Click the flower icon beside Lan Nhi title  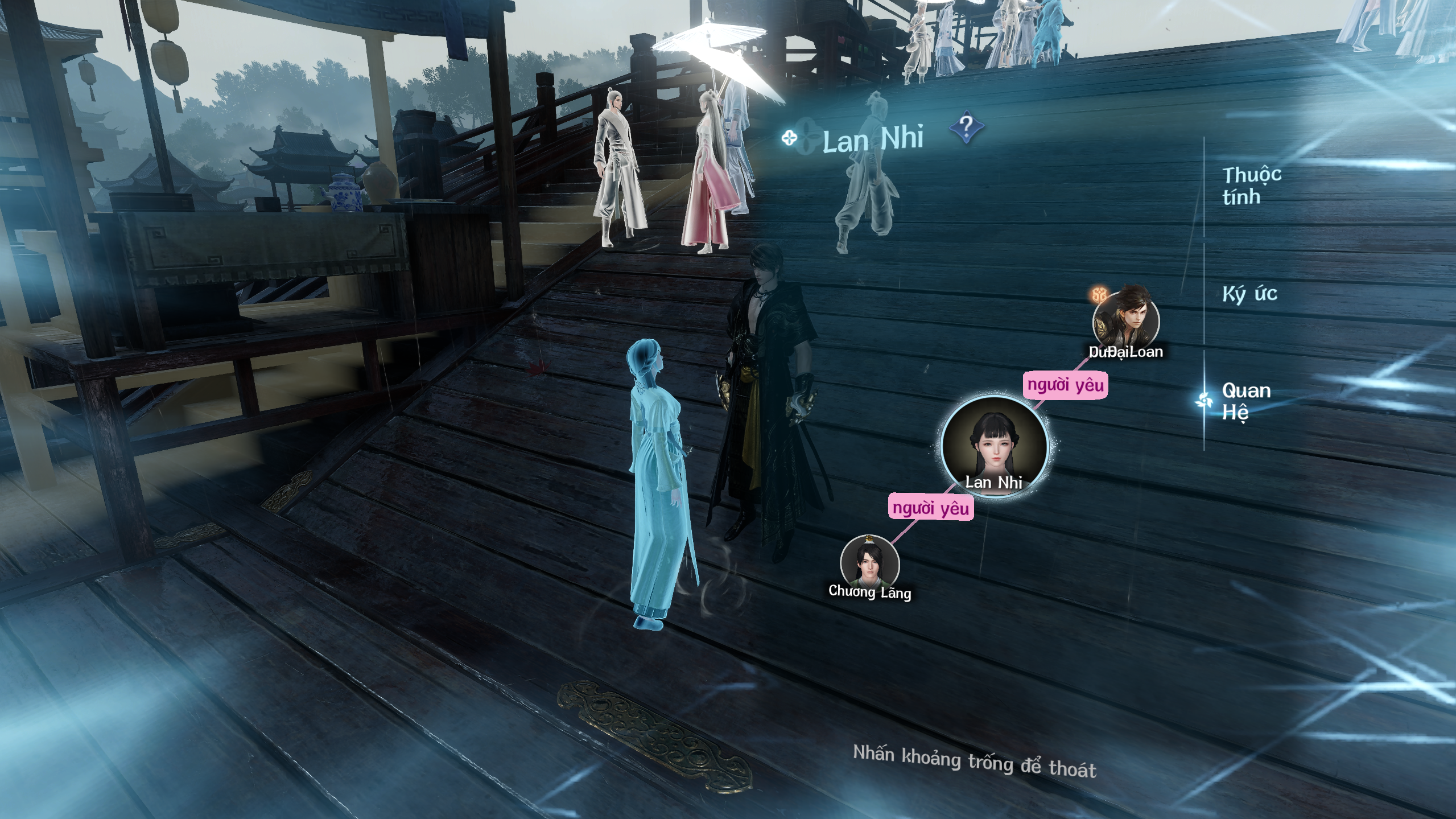789,138
